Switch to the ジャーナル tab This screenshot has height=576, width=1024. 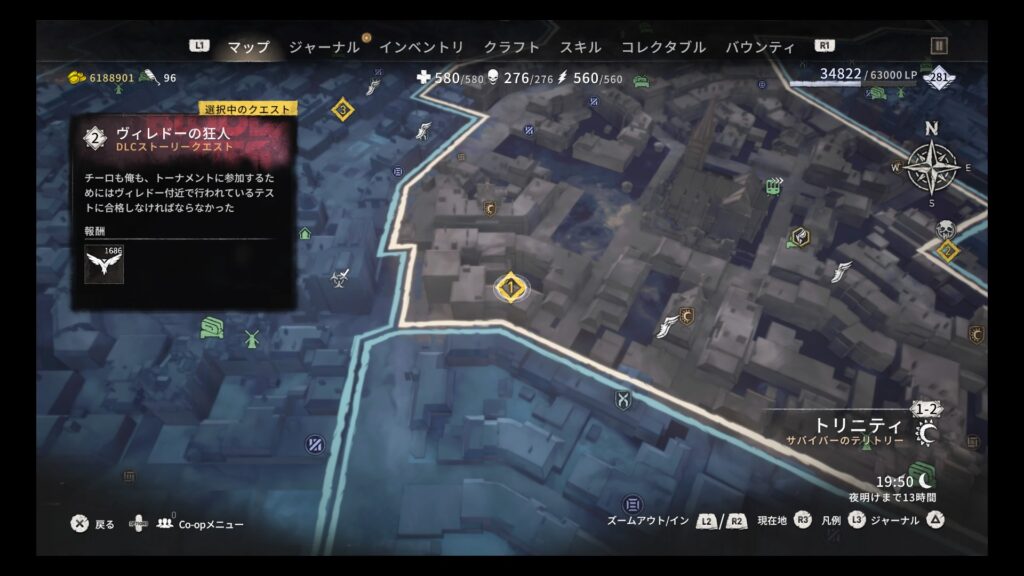click(324, 47)
